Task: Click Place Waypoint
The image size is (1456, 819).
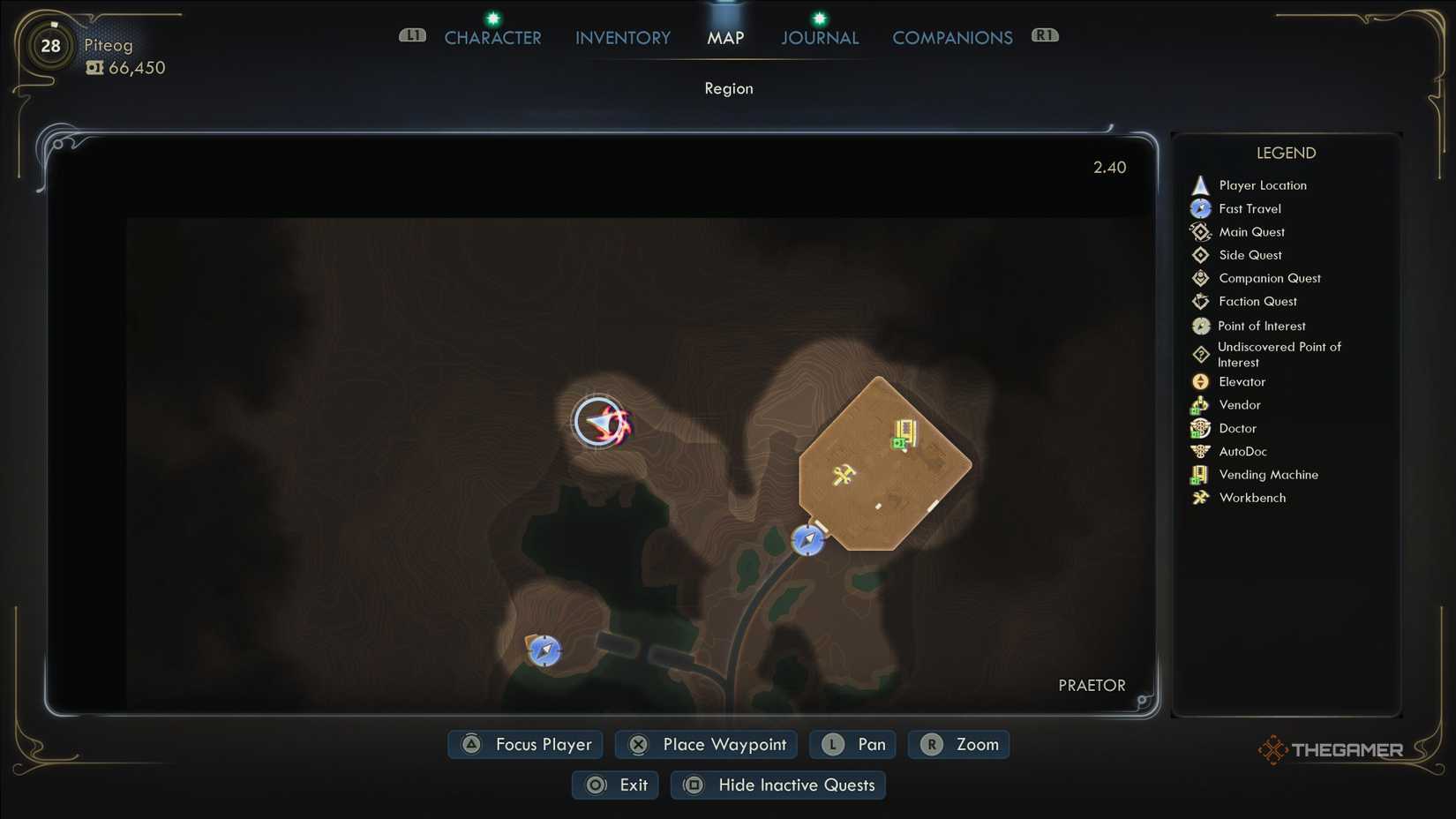Action: [705, 744]
